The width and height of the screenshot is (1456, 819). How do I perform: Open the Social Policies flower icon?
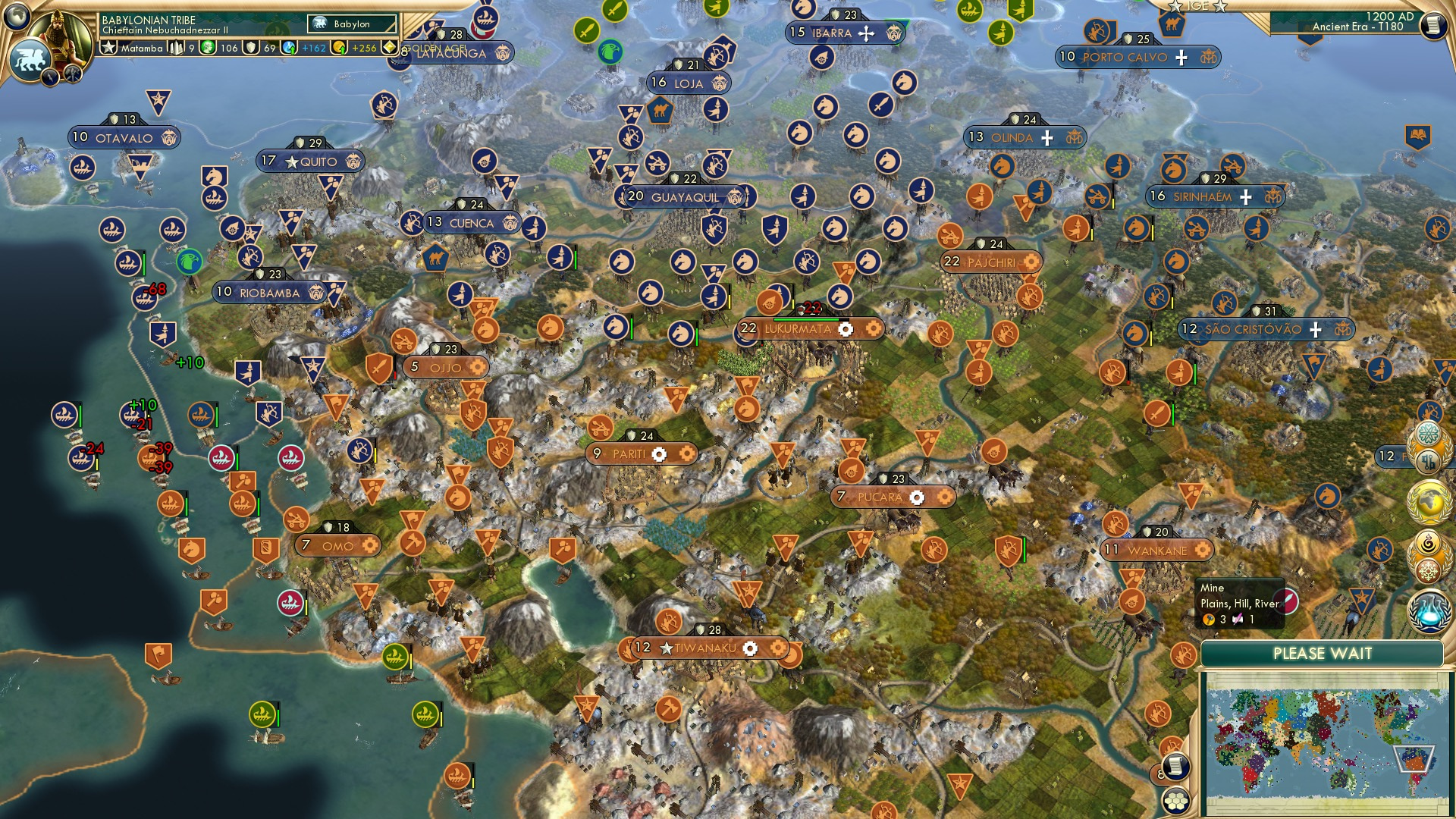[x=1428, y=434]
